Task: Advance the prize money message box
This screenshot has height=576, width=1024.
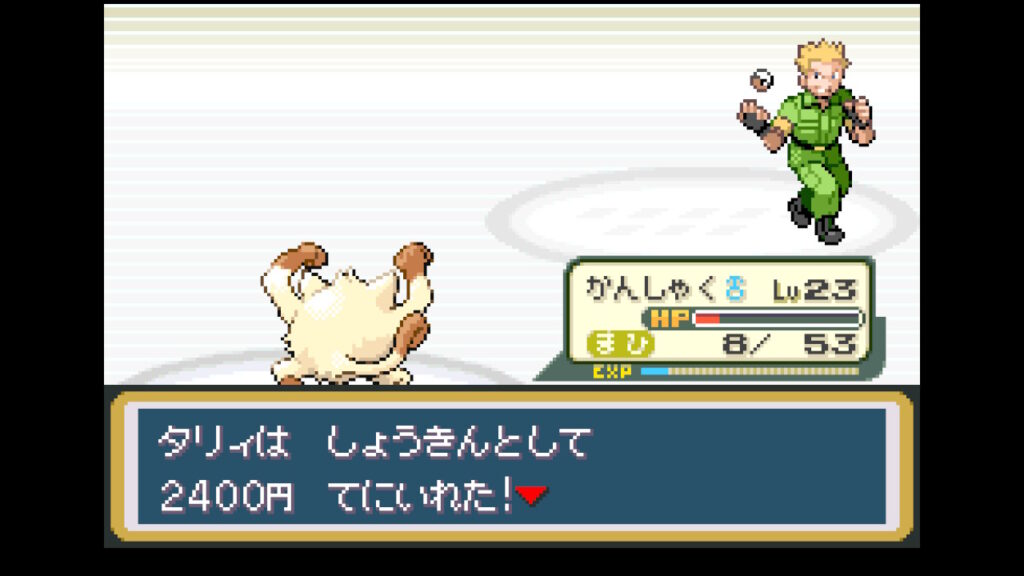Action: 511,466
